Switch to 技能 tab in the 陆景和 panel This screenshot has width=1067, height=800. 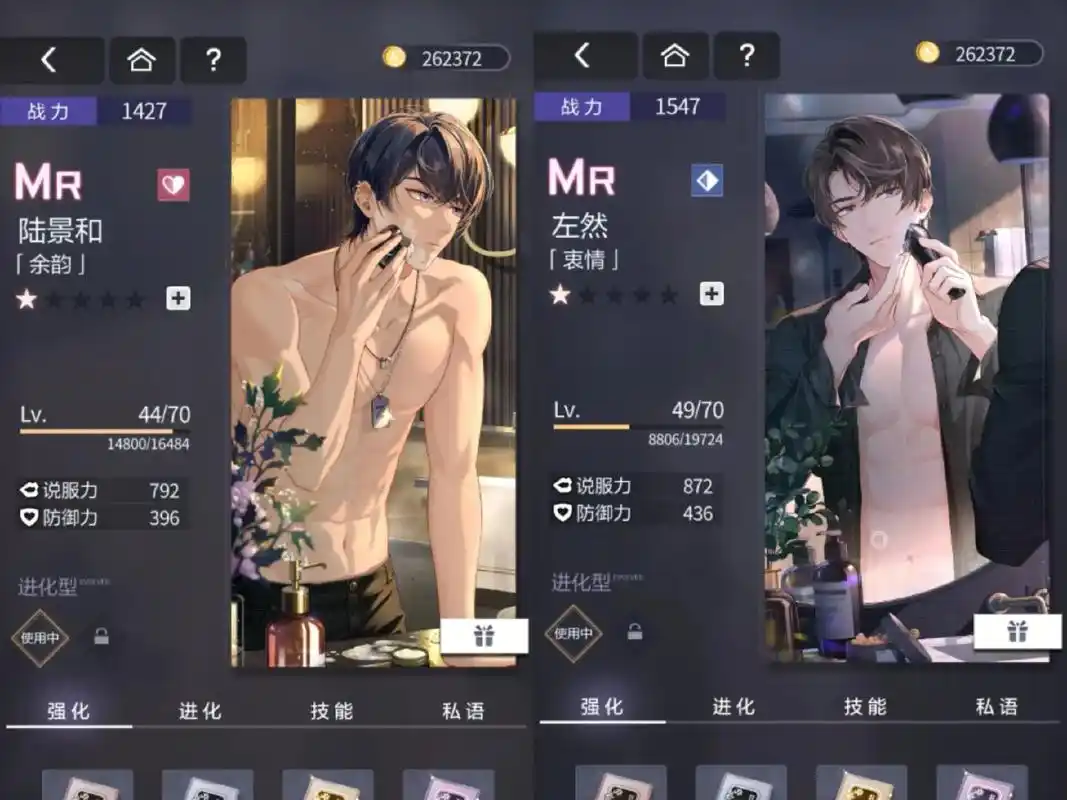pyautogui.click(x=332, y=711)
